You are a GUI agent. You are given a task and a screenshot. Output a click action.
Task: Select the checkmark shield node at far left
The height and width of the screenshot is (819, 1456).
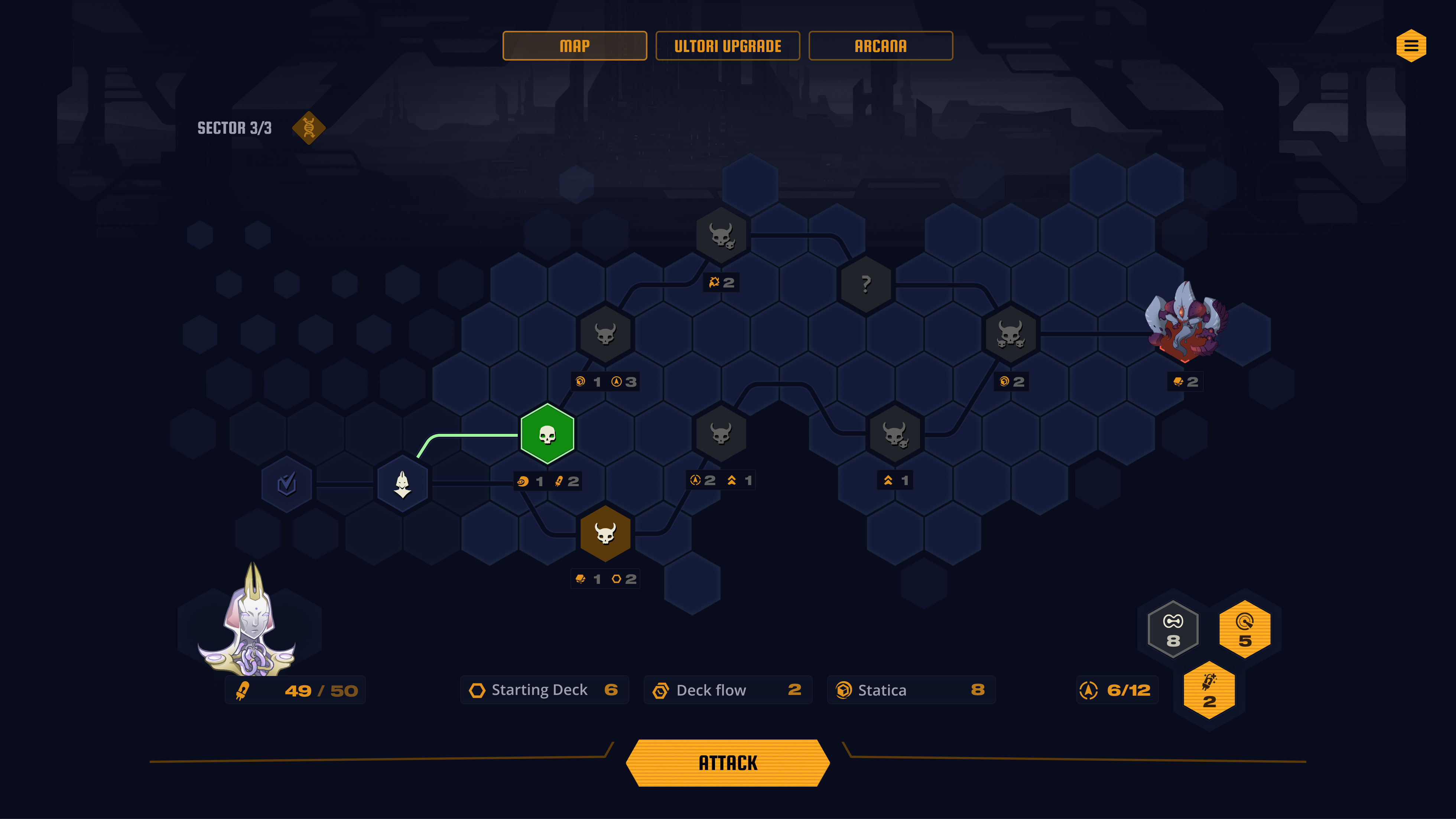pos(287,483)
